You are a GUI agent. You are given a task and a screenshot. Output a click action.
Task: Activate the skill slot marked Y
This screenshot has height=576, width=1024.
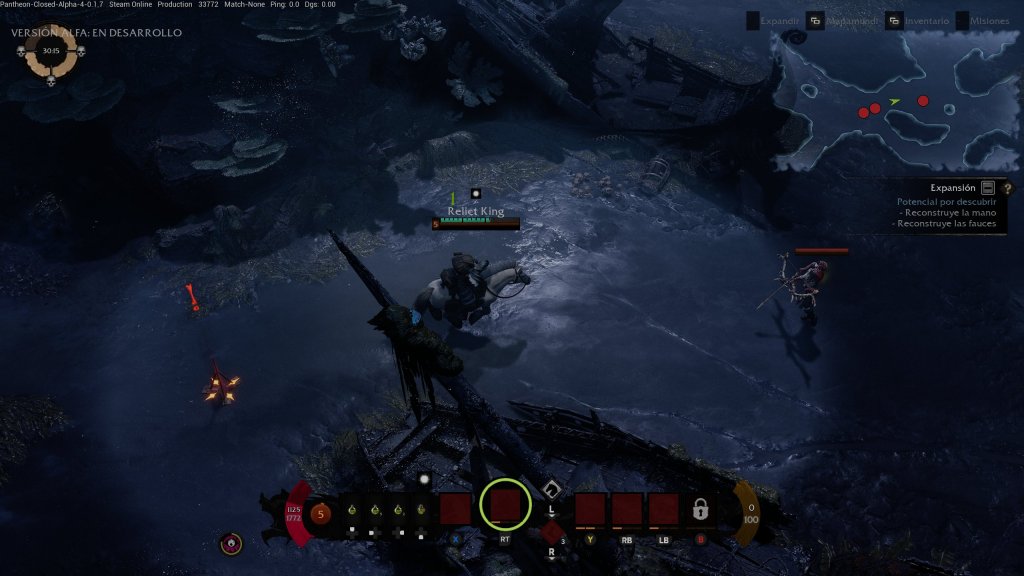pyautogui.click(x=590, y=509)
